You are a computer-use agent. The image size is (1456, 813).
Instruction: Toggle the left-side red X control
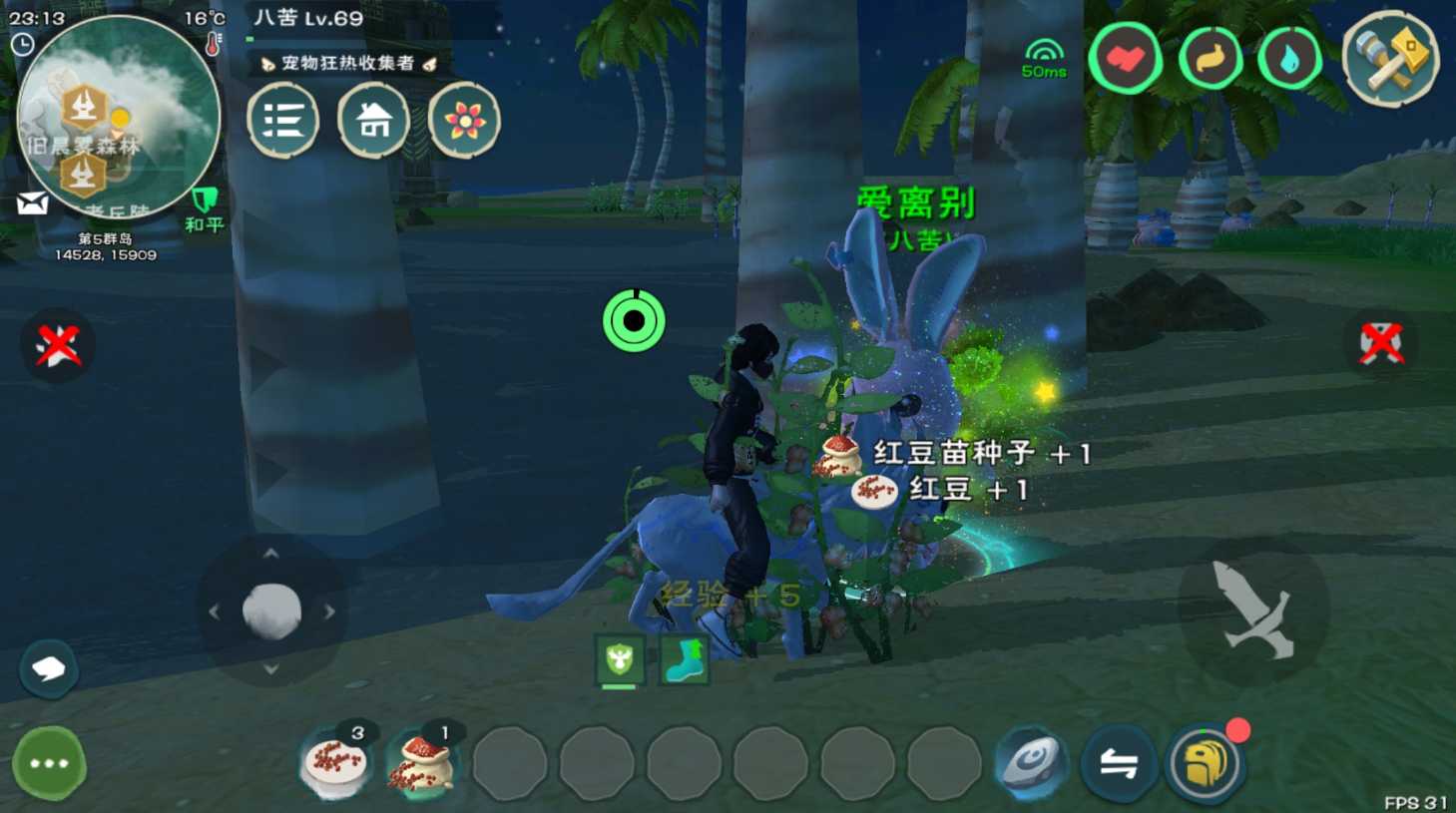click(58, 344)
